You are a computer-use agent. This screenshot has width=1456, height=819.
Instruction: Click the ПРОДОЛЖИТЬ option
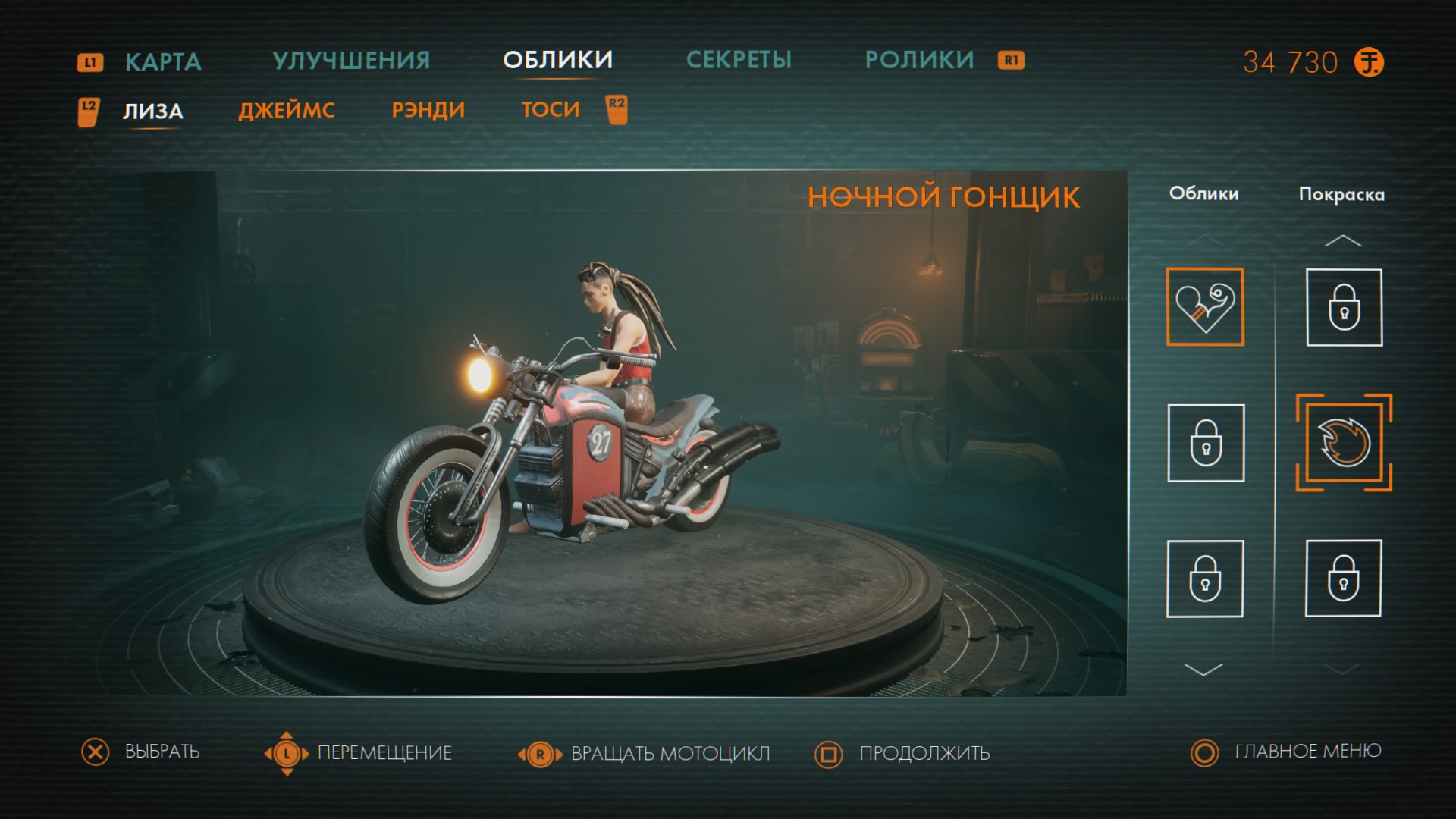click(924, 753)
